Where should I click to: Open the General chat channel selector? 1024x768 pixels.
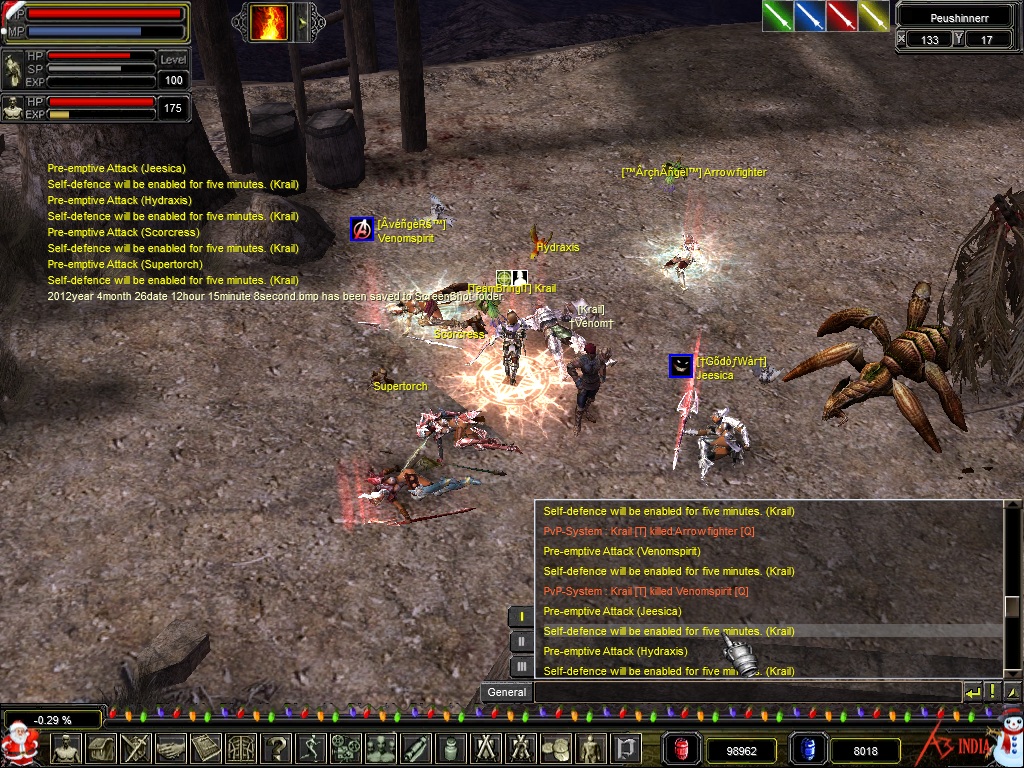[x=506, y=692]
